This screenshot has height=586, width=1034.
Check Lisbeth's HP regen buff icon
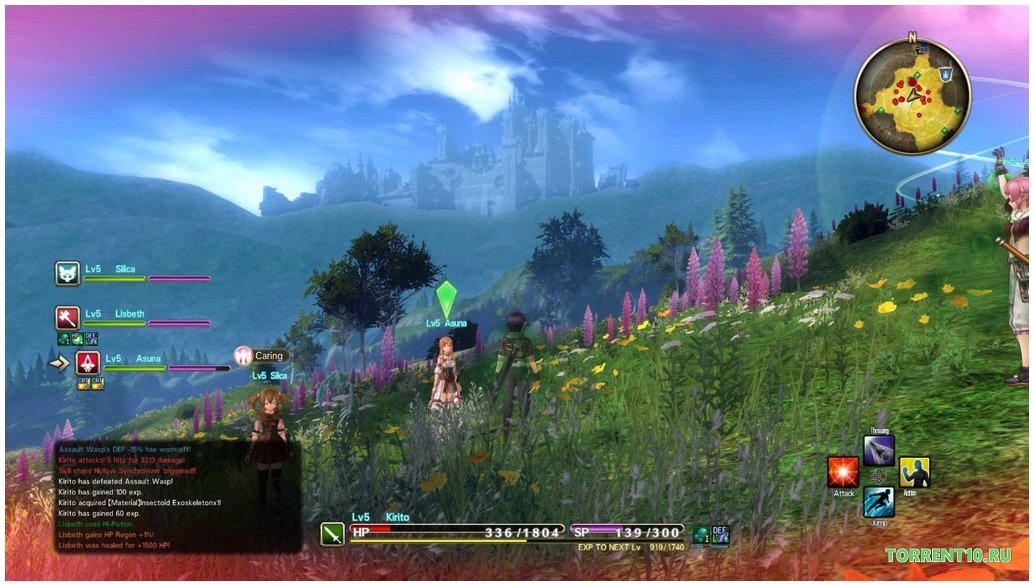tap(76, 339)
